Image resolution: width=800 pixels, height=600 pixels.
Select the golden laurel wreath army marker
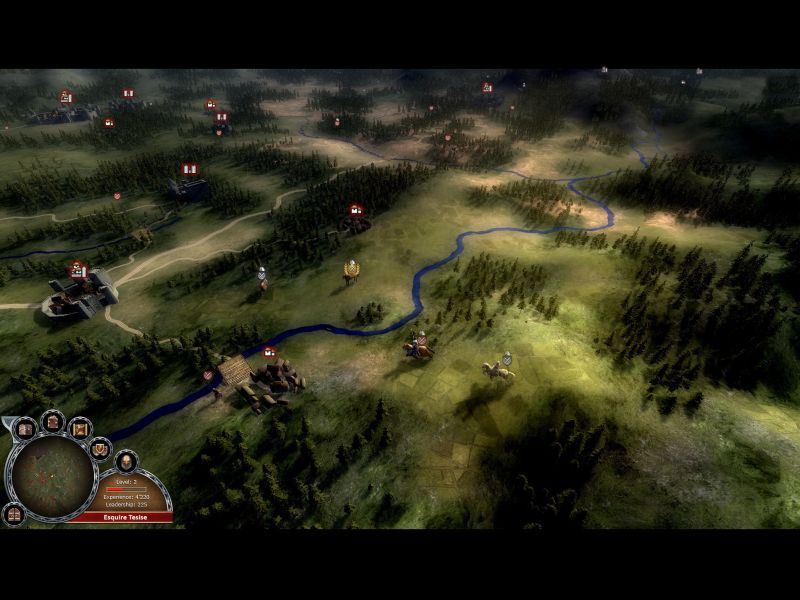[351, 268]
